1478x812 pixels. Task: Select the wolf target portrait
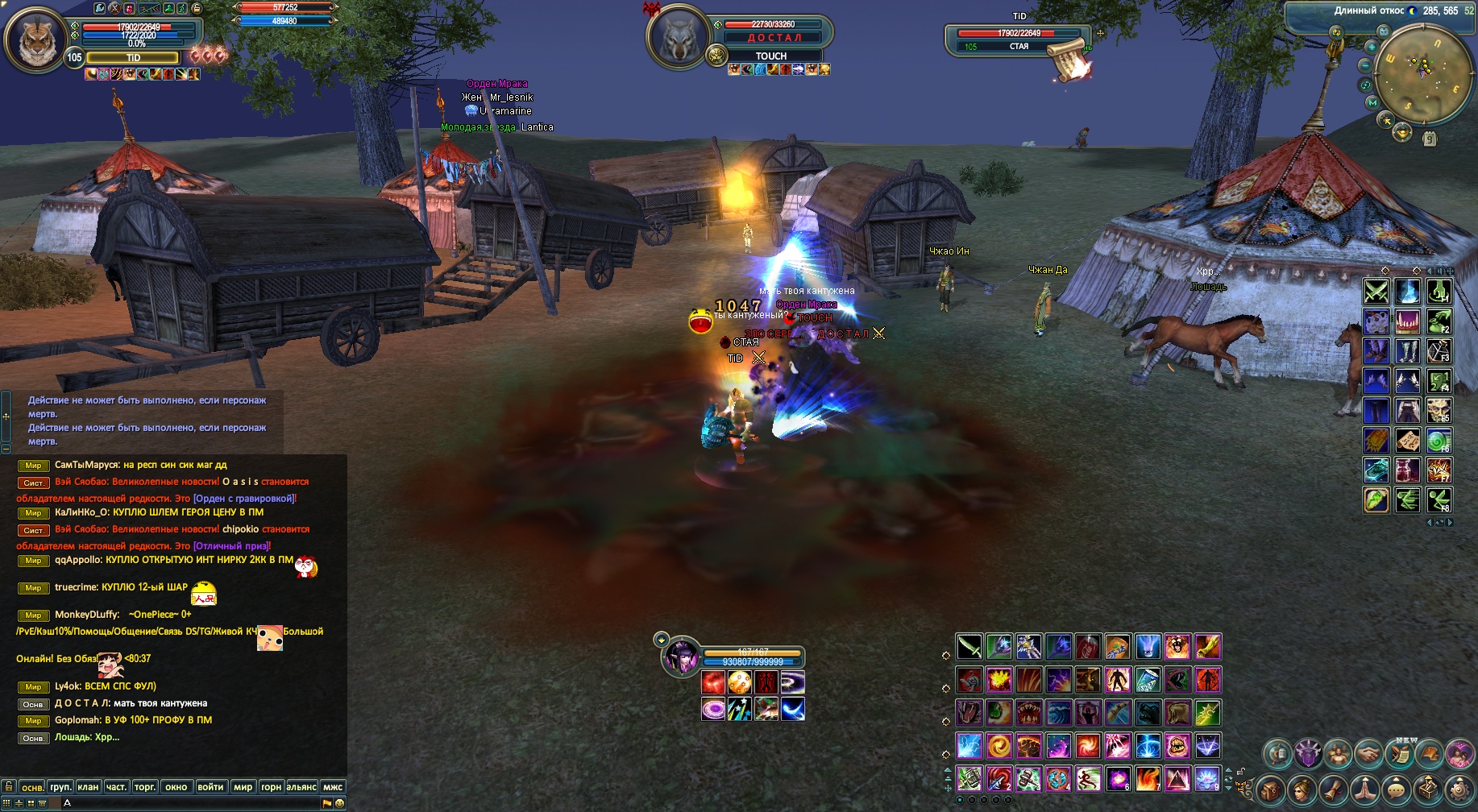coord(679,36)
